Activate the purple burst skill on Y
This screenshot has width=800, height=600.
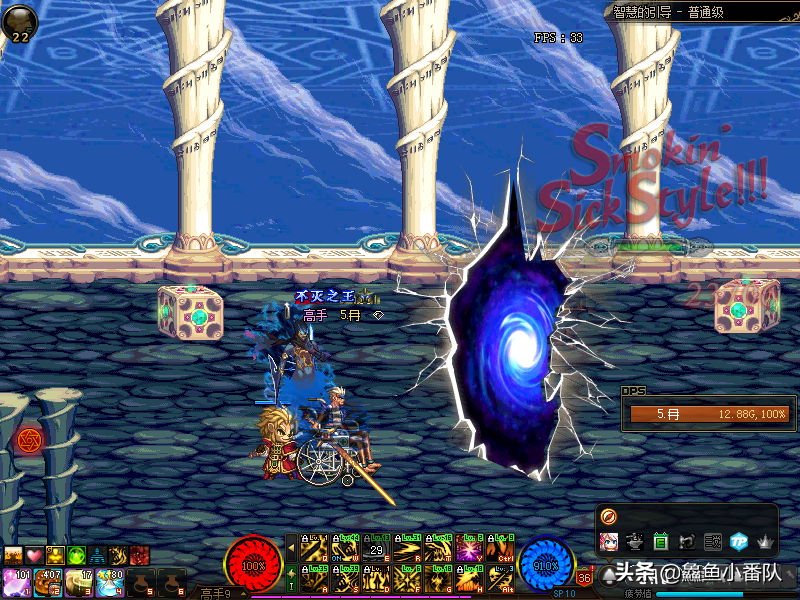pyautogui.click(x=469, y=551)
